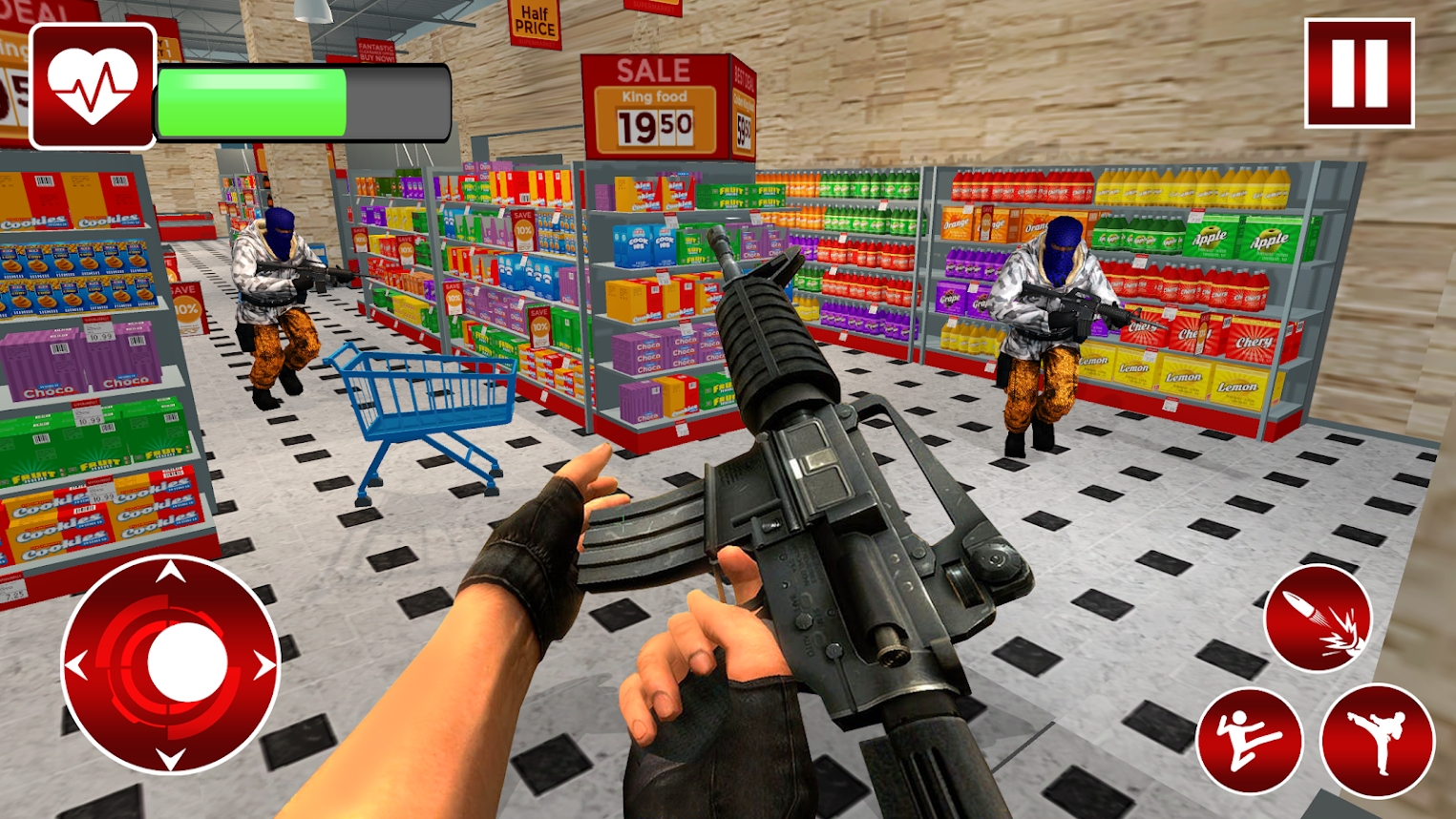
Task: Tap the virtual joystick's center knob
Action: point(187,662)
